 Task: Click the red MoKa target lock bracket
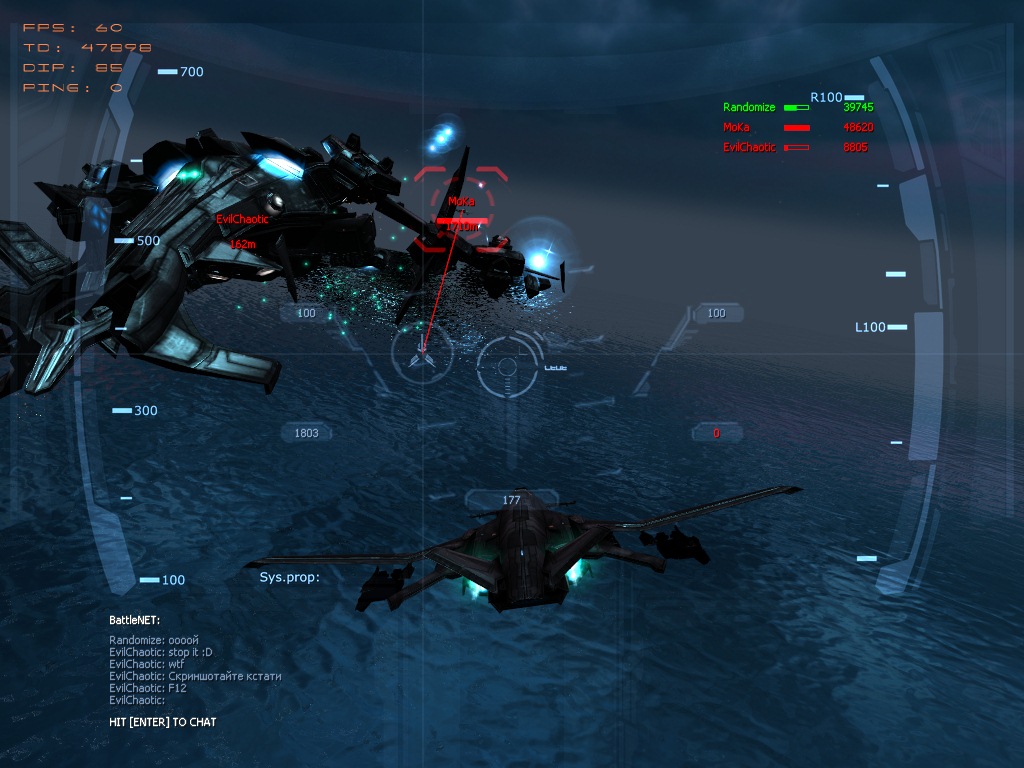point(461,209)
